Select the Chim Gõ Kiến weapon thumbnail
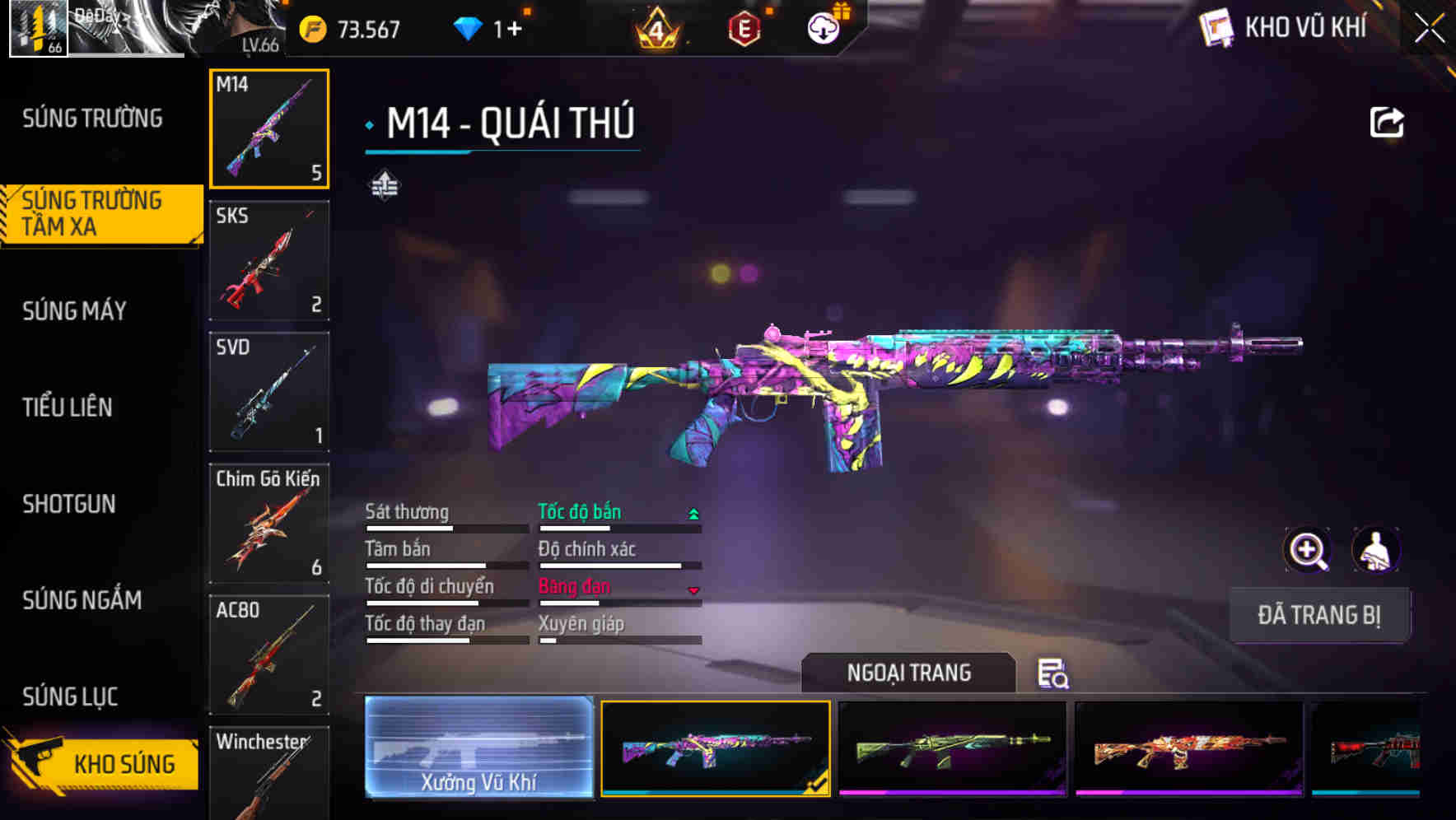This screenshot has width=1456, height=820. pyautogui.click(x=269, y=524)
